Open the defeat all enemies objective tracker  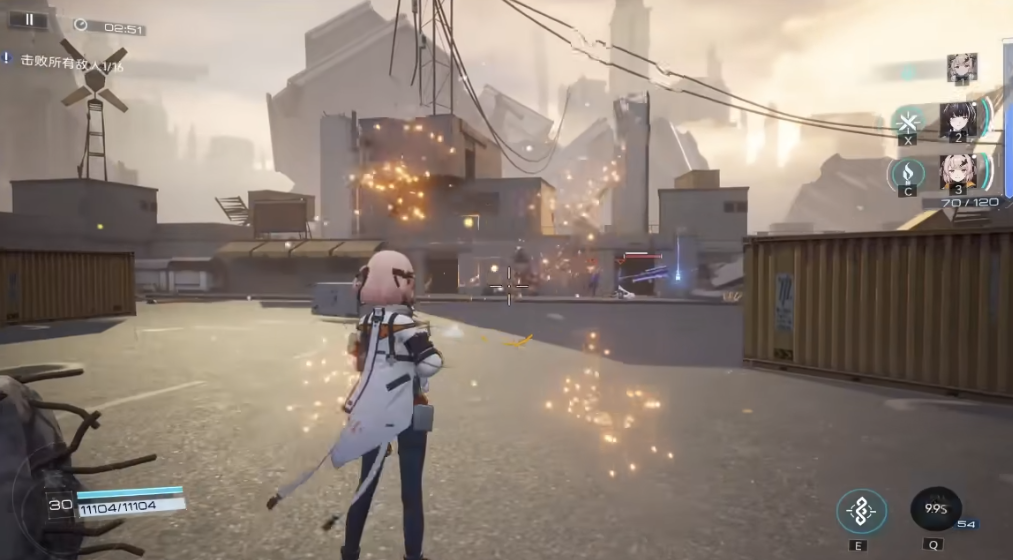click(62, 64)
